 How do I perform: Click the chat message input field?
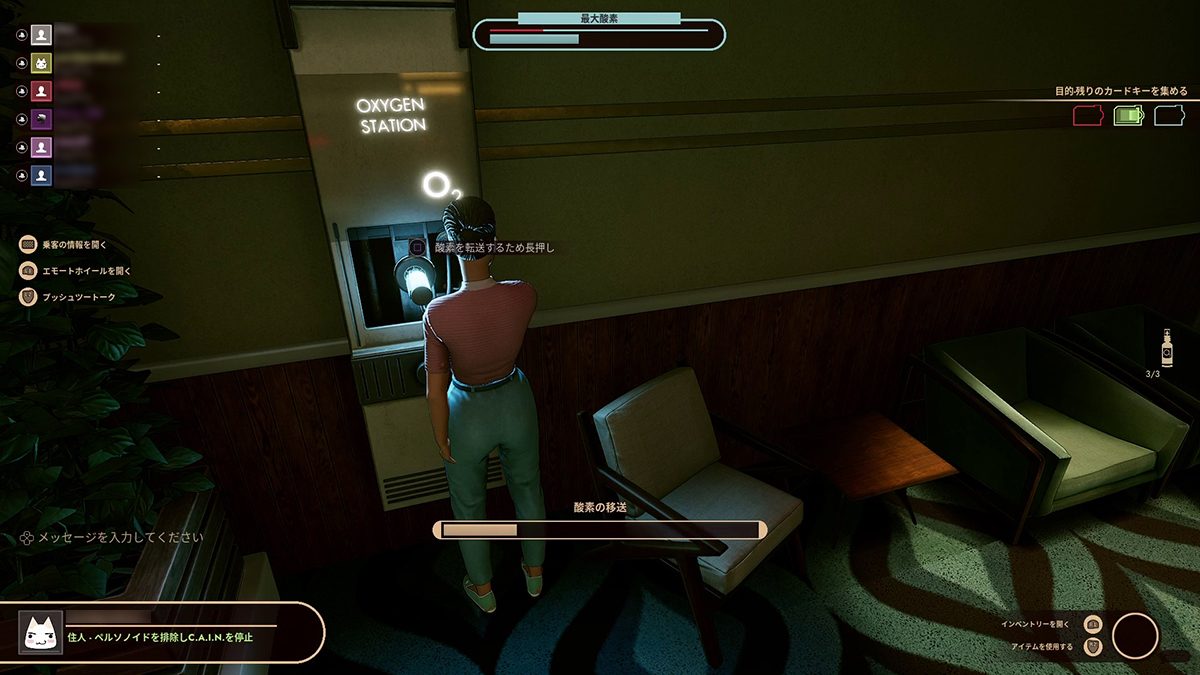pyautogui.click(x=120, y=537)
